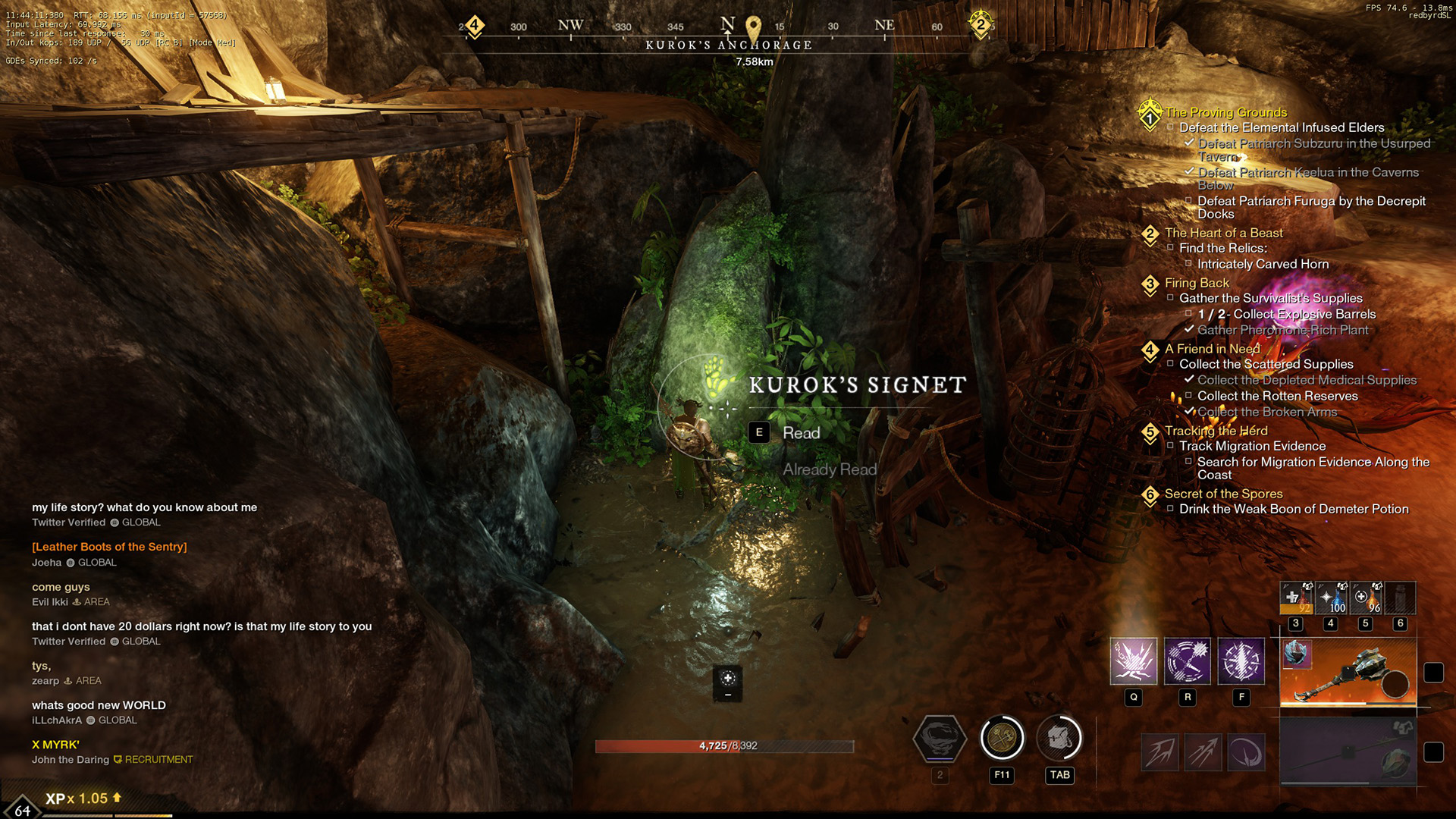Select the R ability icon
The height and width of the screenshot is (819, 1456).
(1188, 662)
